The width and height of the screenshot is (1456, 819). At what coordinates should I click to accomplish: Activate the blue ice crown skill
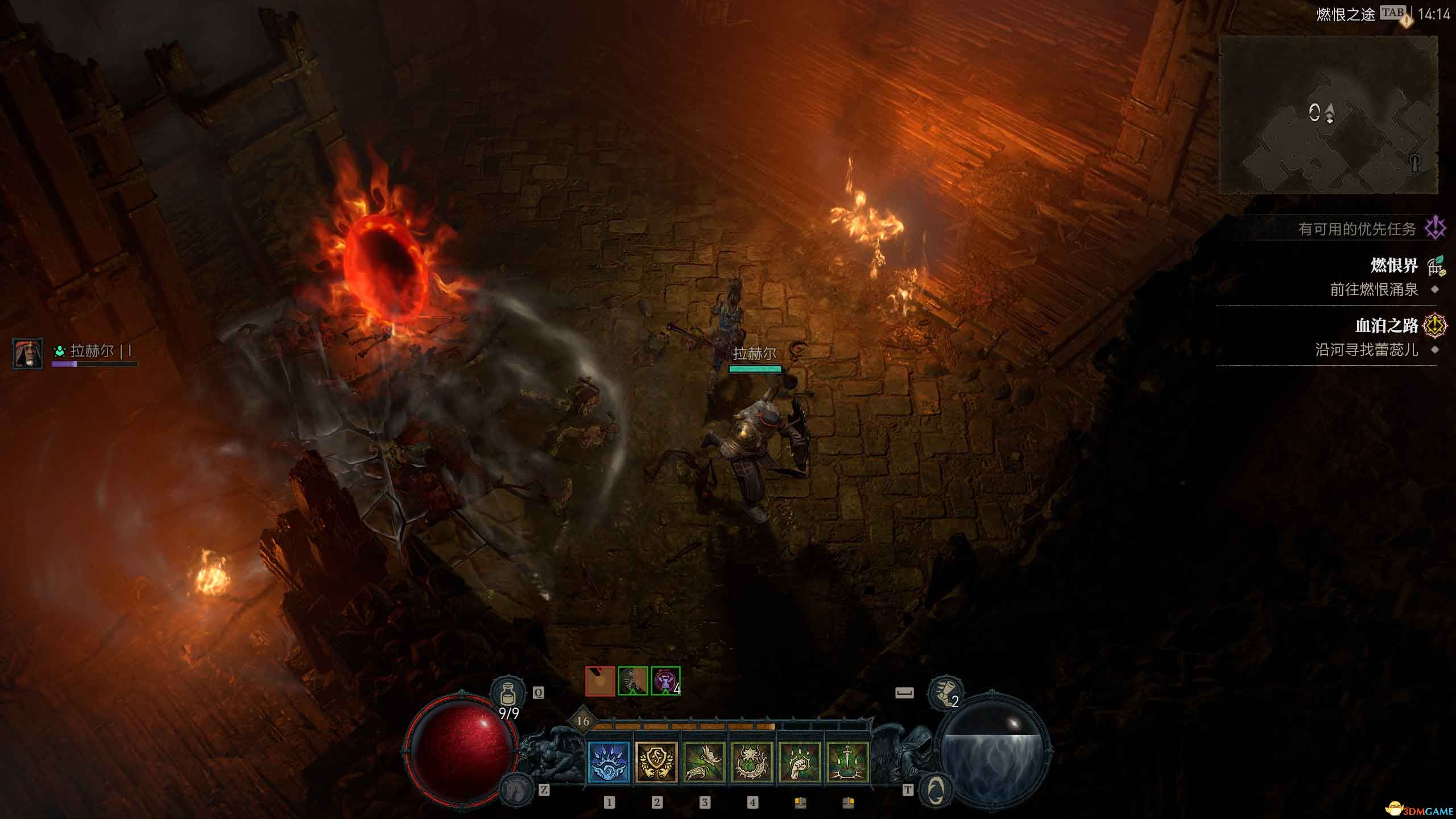(609, 763)
